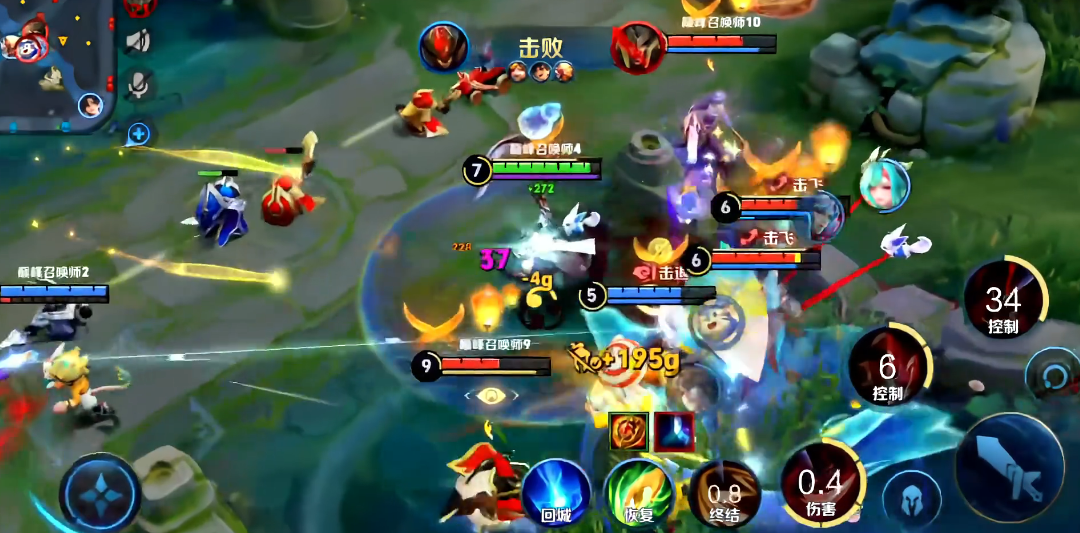Use the 回城 recall spell
The height and width of the screenshot is (533, 1080).
tap(555, 493)
